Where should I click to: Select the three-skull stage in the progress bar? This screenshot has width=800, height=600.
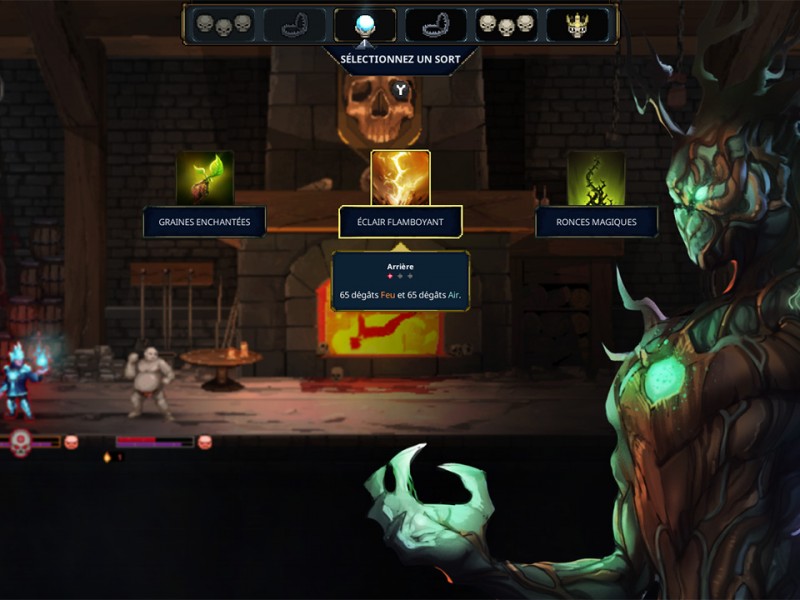pos(506,24)
